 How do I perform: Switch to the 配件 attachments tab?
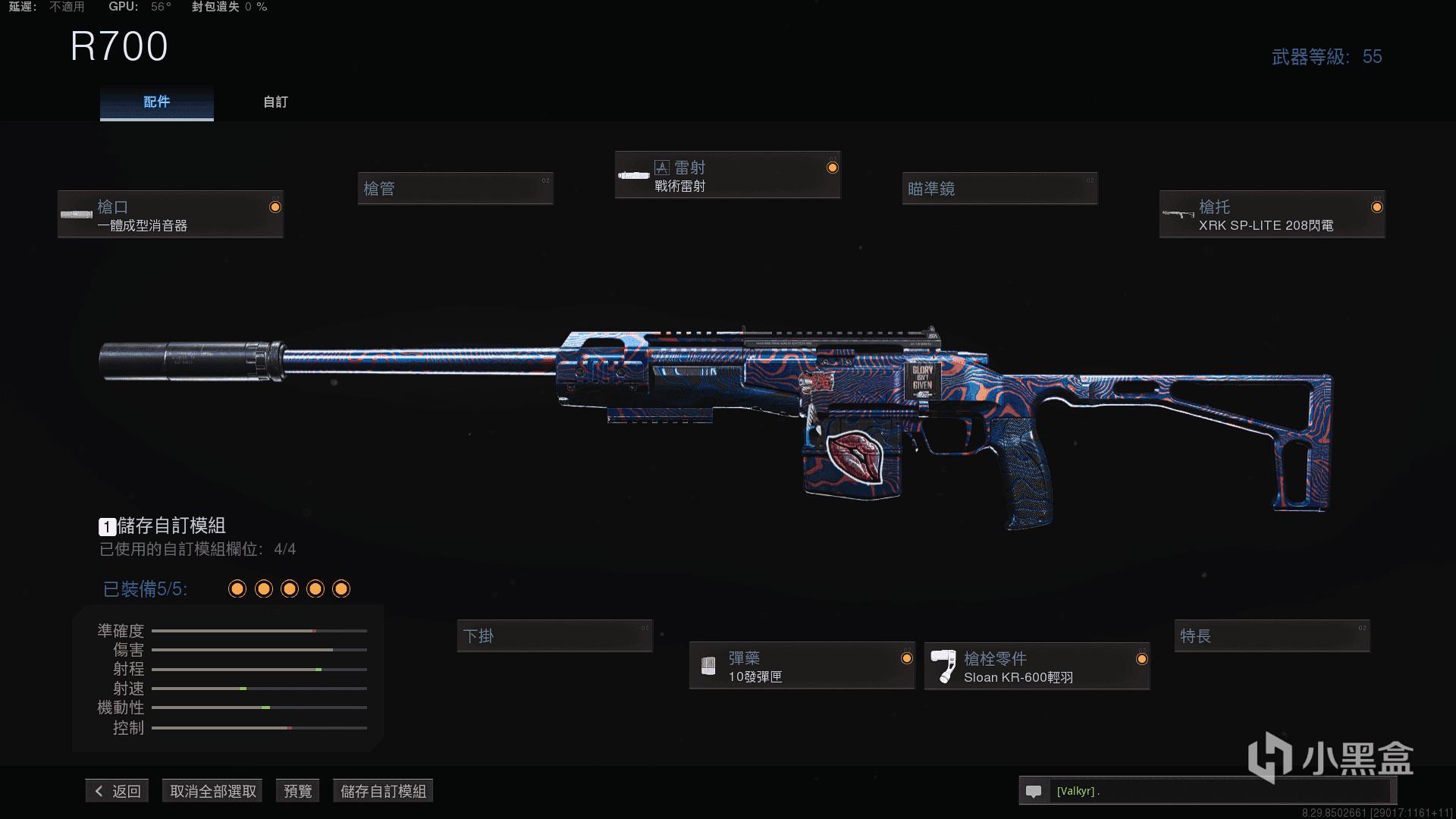coord(157,102)
